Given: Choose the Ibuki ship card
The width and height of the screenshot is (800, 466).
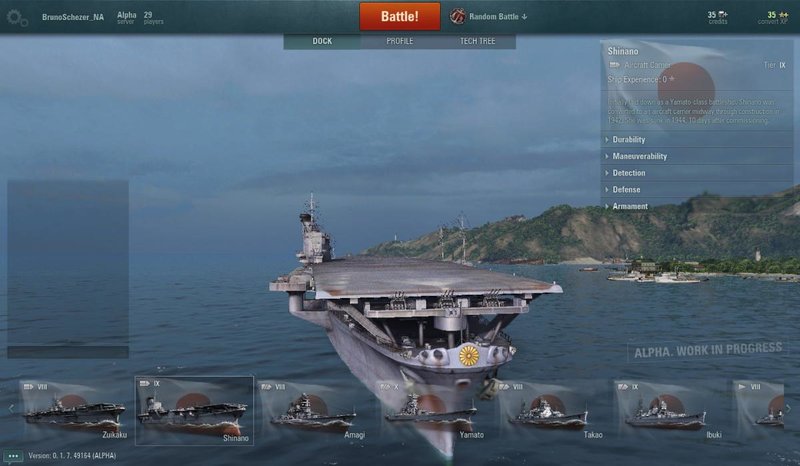Looking at the screenshot, I should [667, 410].
